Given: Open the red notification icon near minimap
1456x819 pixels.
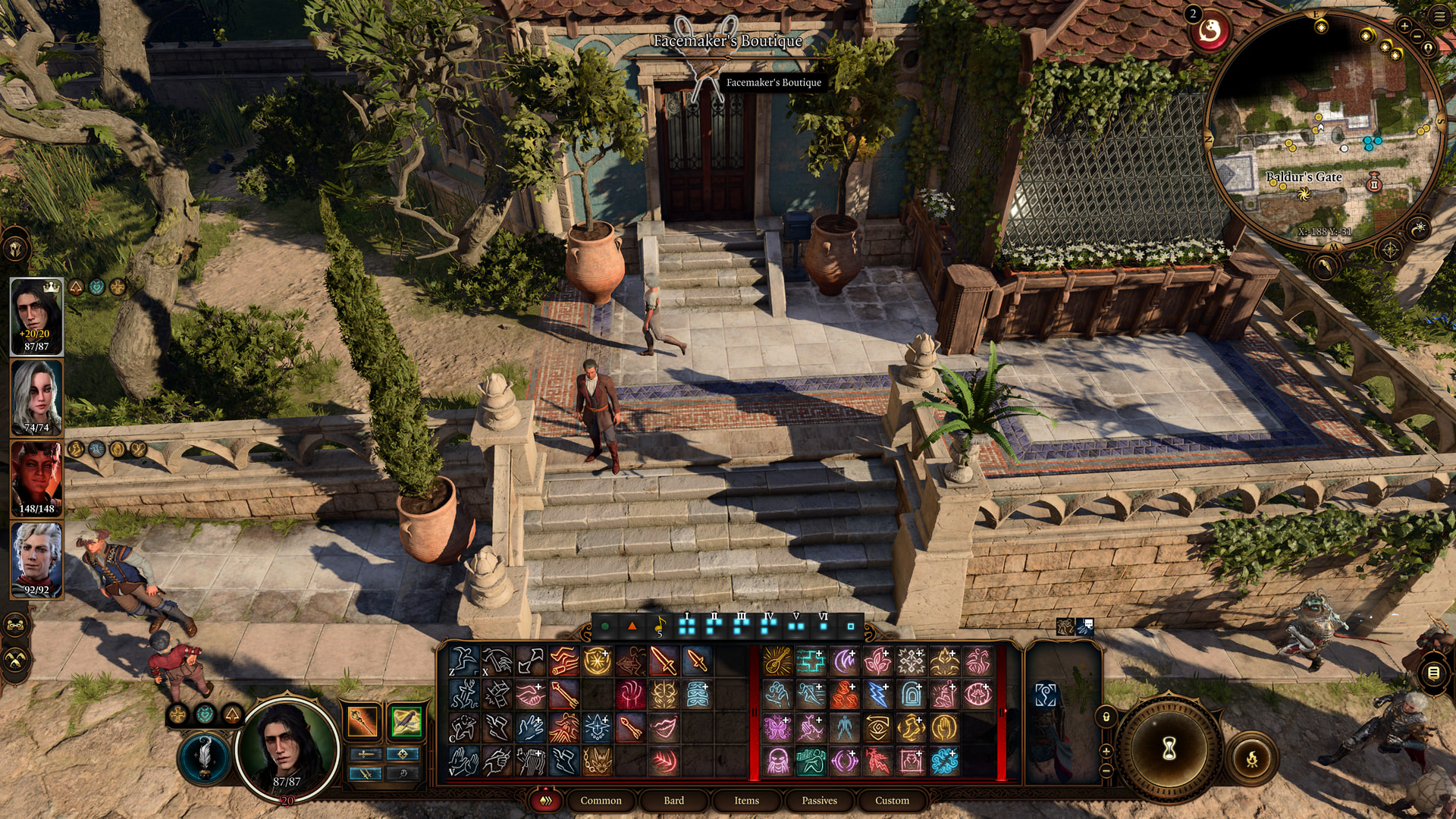Looking at the screenshot, I should coord(1210,32).
